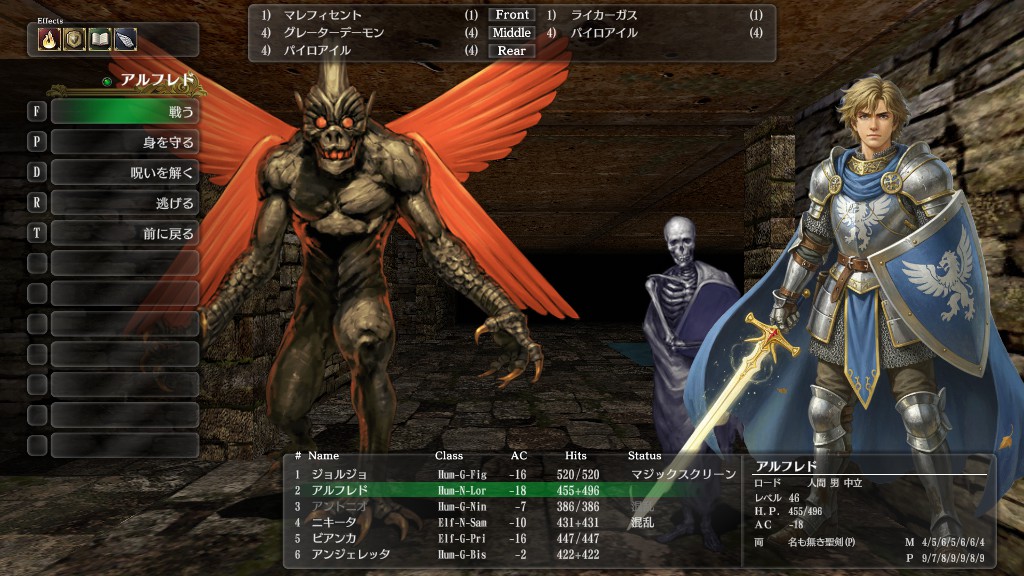
Task: Select the 身を守る (Defend) command
Action: coord(124,142)
